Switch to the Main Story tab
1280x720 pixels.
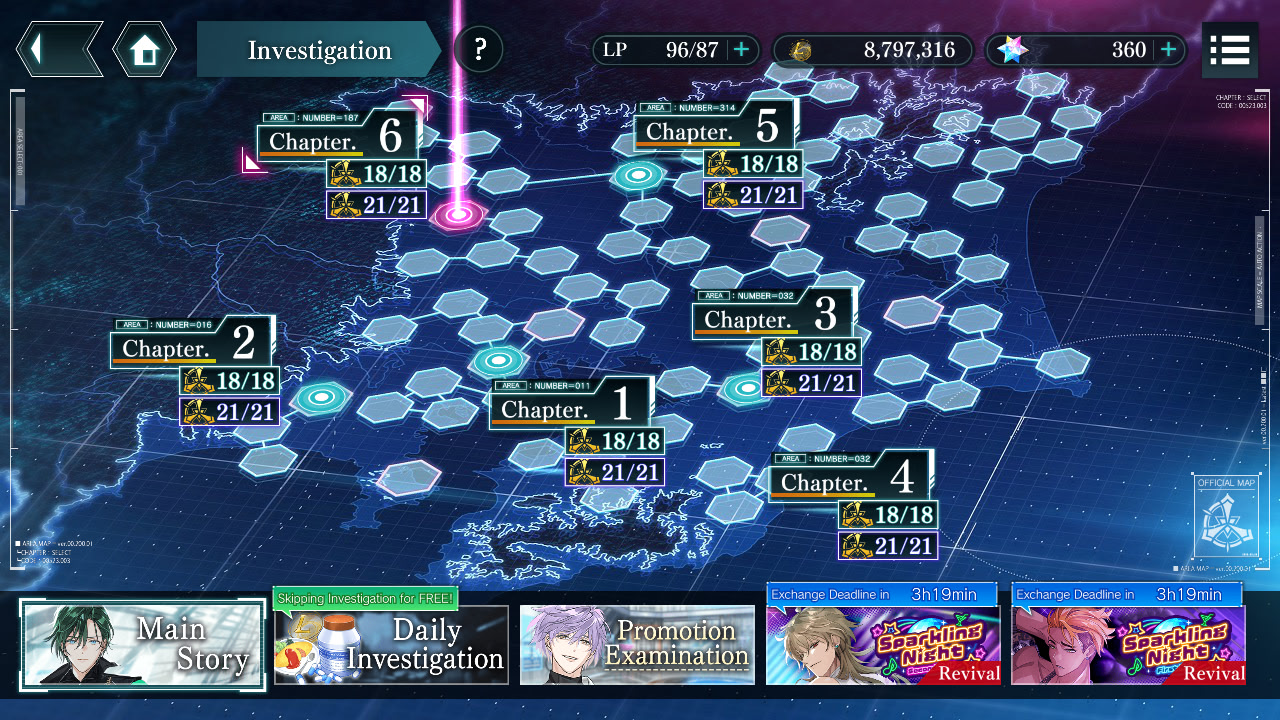143,644
